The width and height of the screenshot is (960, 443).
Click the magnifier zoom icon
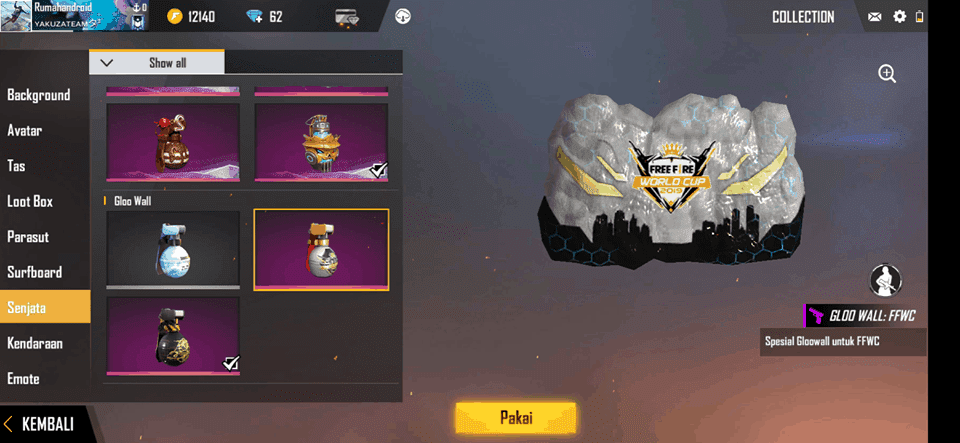887,73
